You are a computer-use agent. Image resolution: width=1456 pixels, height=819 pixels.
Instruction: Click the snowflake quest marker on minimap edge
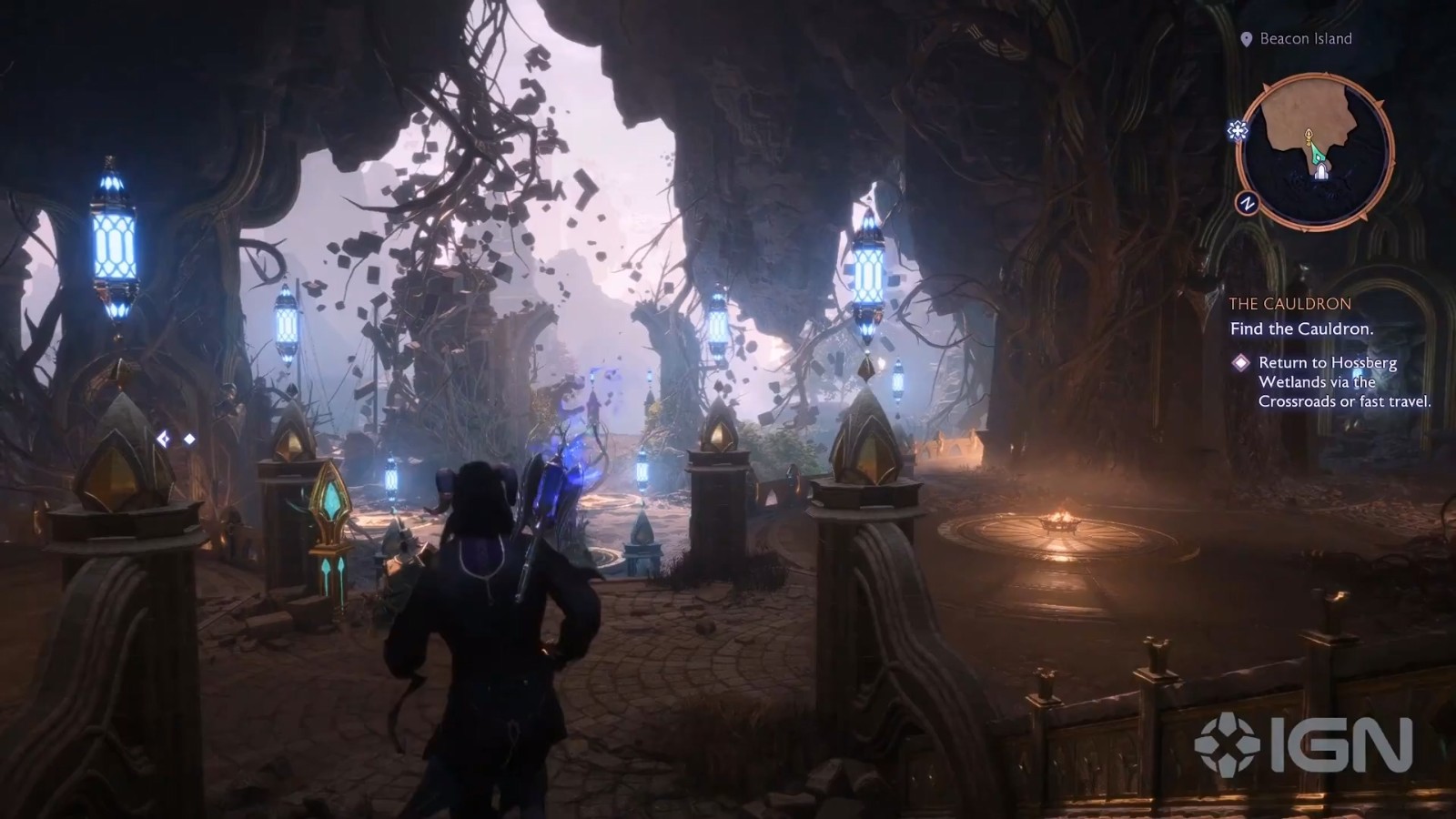point(1238,131)
